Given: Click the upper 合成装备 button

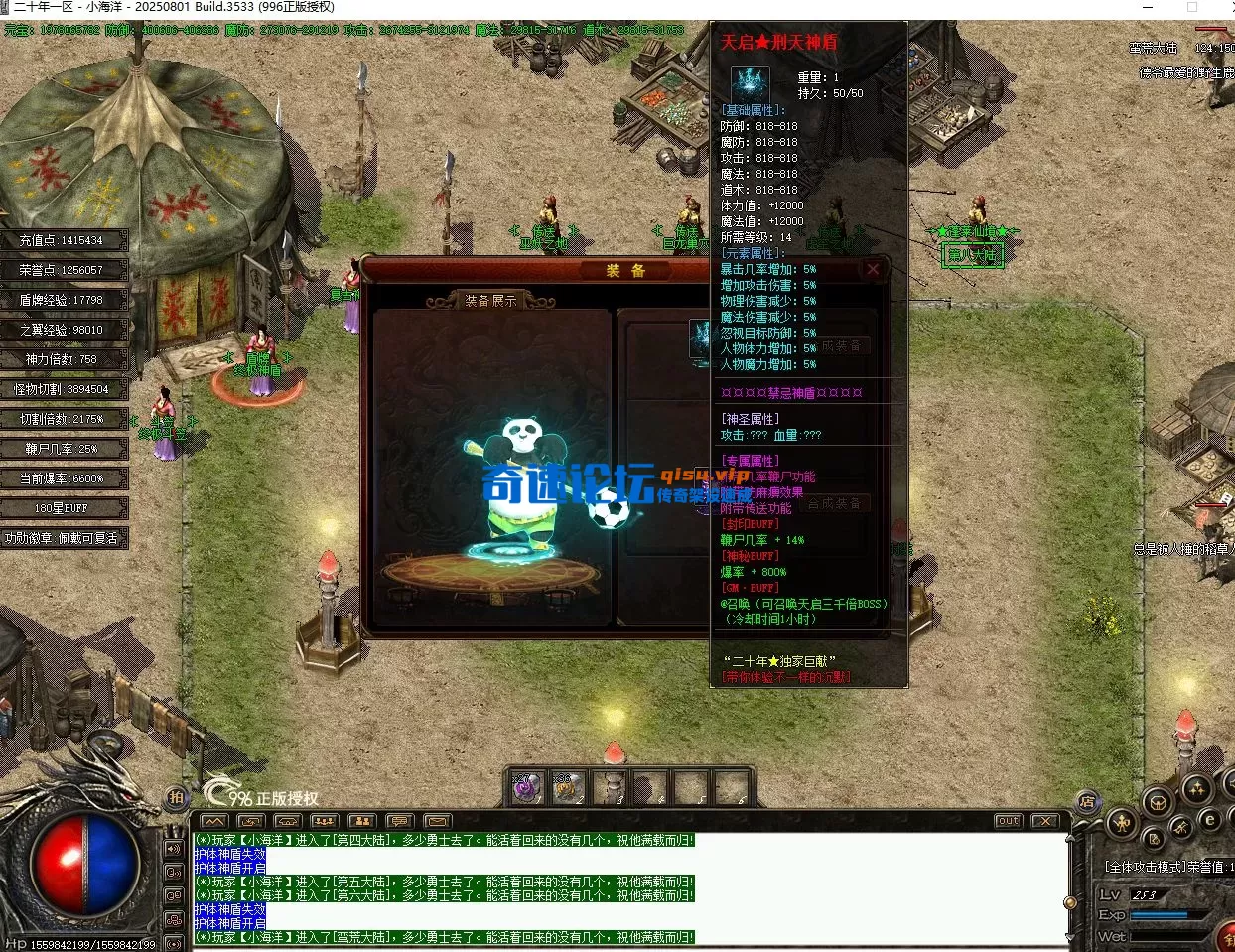Looking at the screenshot, I should 842,346.
